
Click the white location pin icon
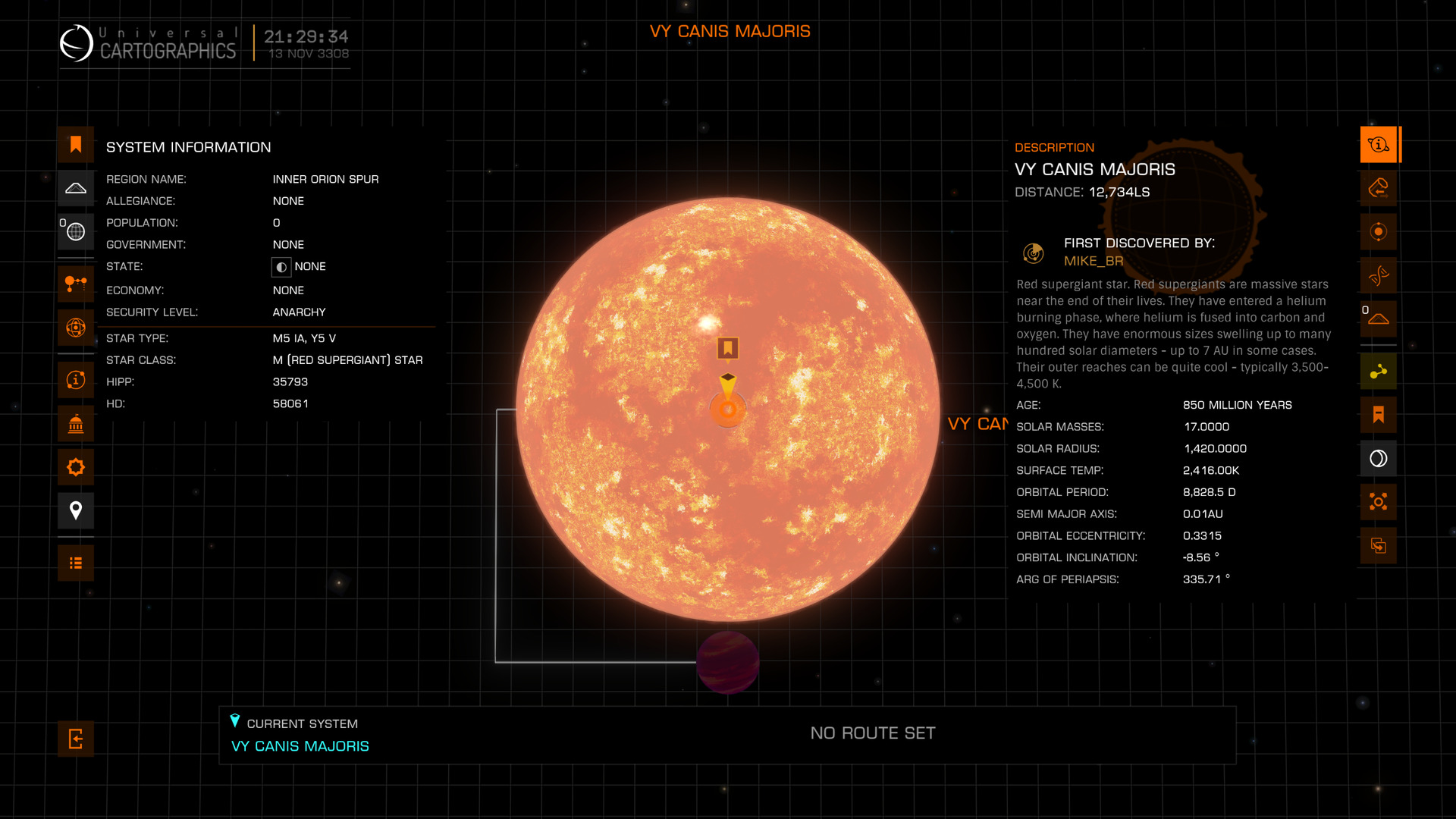(x=76, y=510)
